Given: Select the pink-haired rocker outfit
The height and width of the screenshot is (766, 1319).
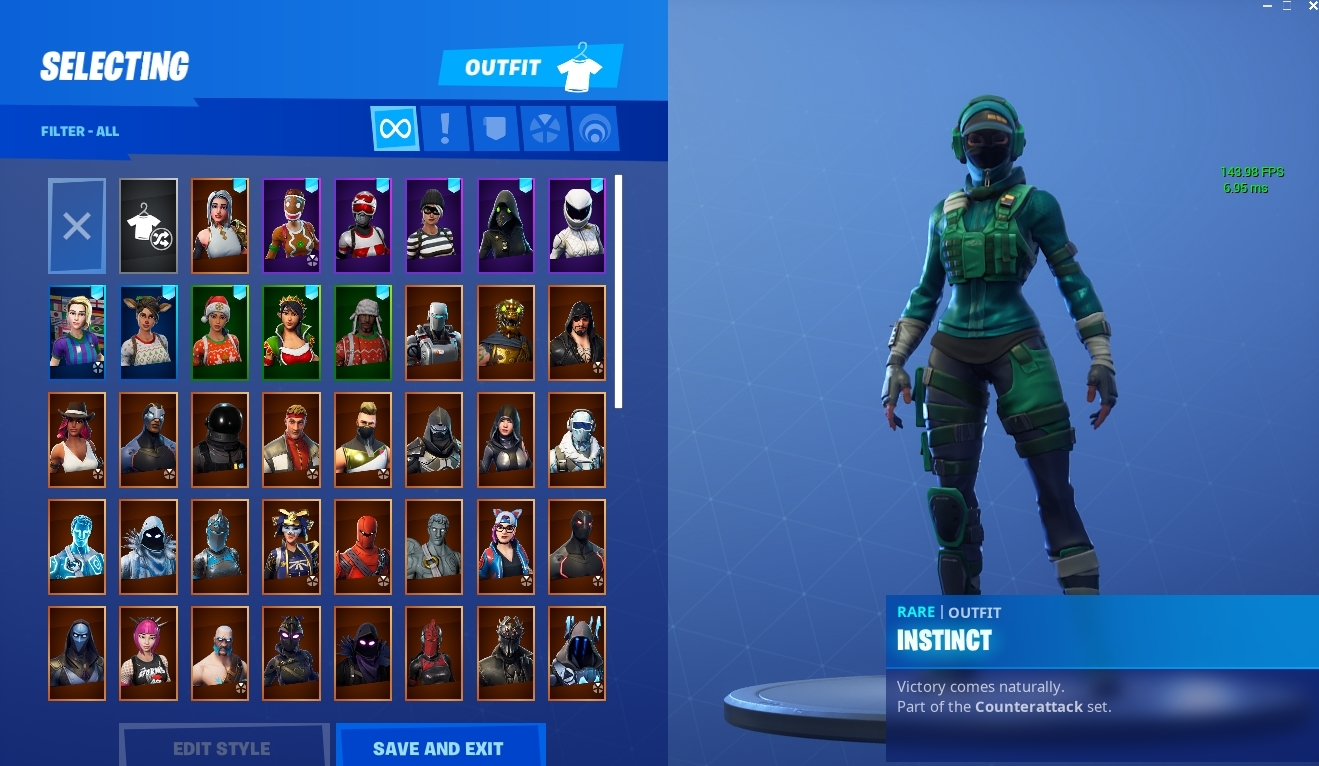Looking at the screenshot, I should (148, 653).
